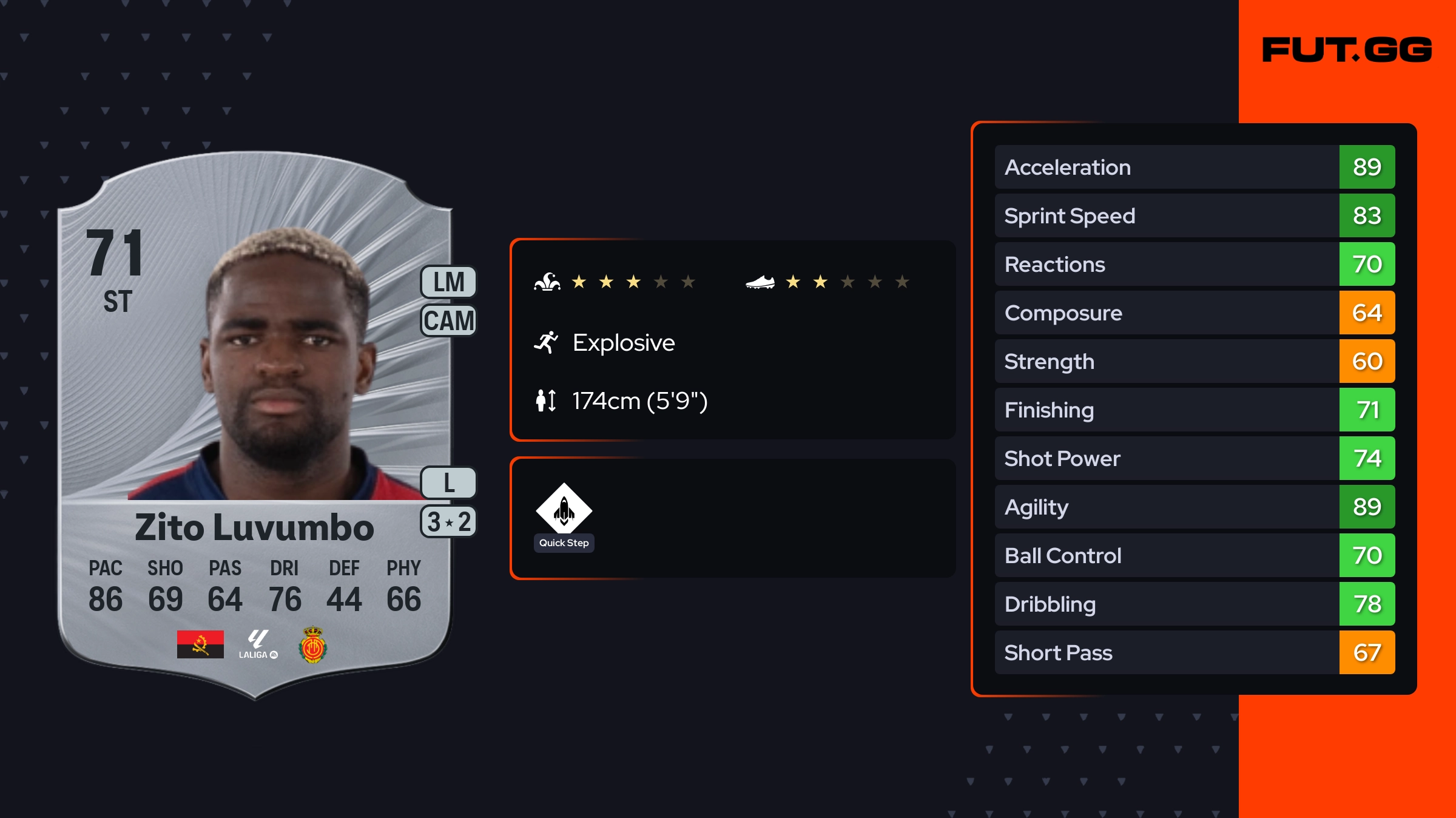
Task: Click the Explosive acceleration type entry
Action: tap(622, 343)
